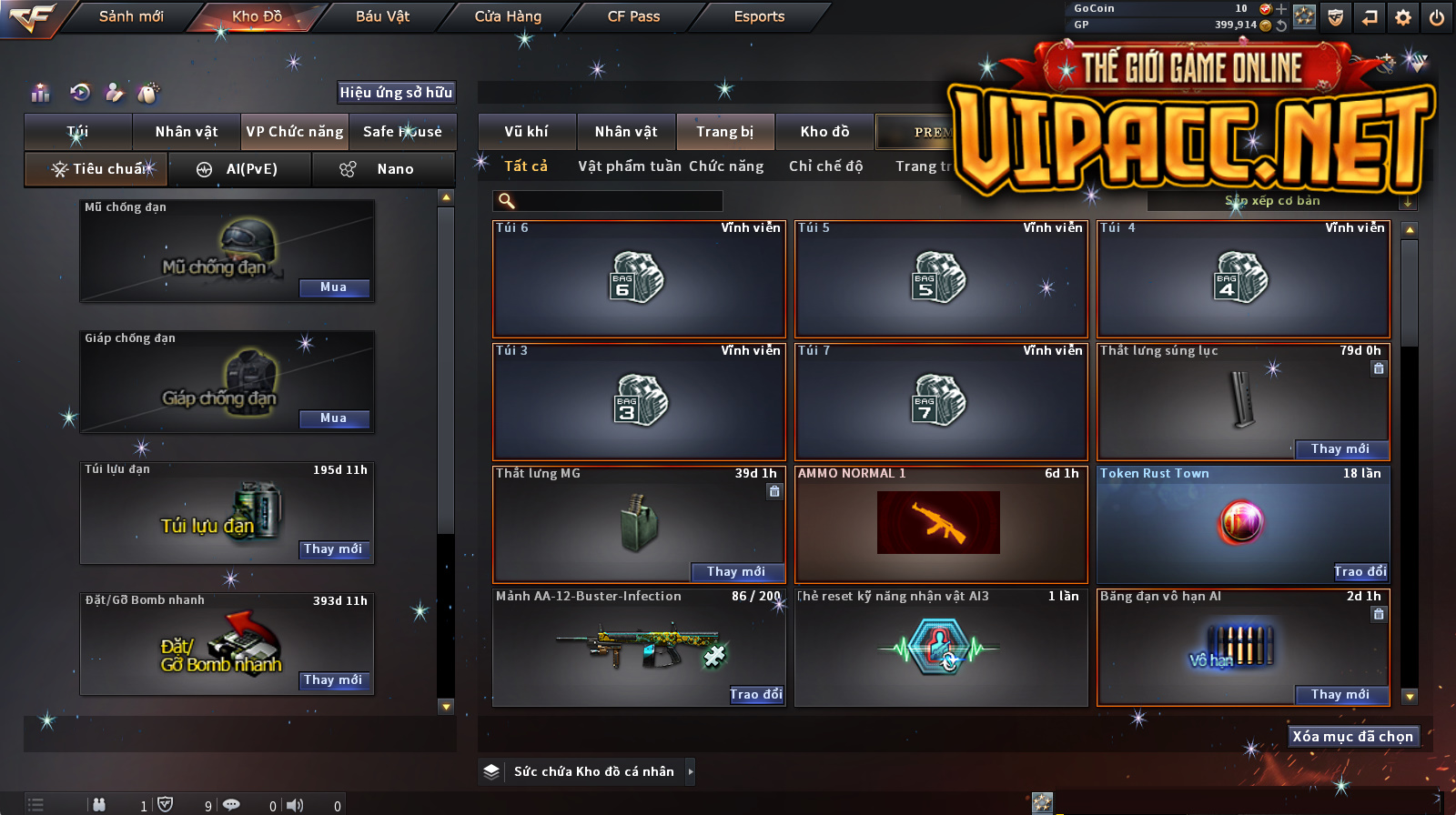Open the Sảnh mới lobby tab

point(131,16)
